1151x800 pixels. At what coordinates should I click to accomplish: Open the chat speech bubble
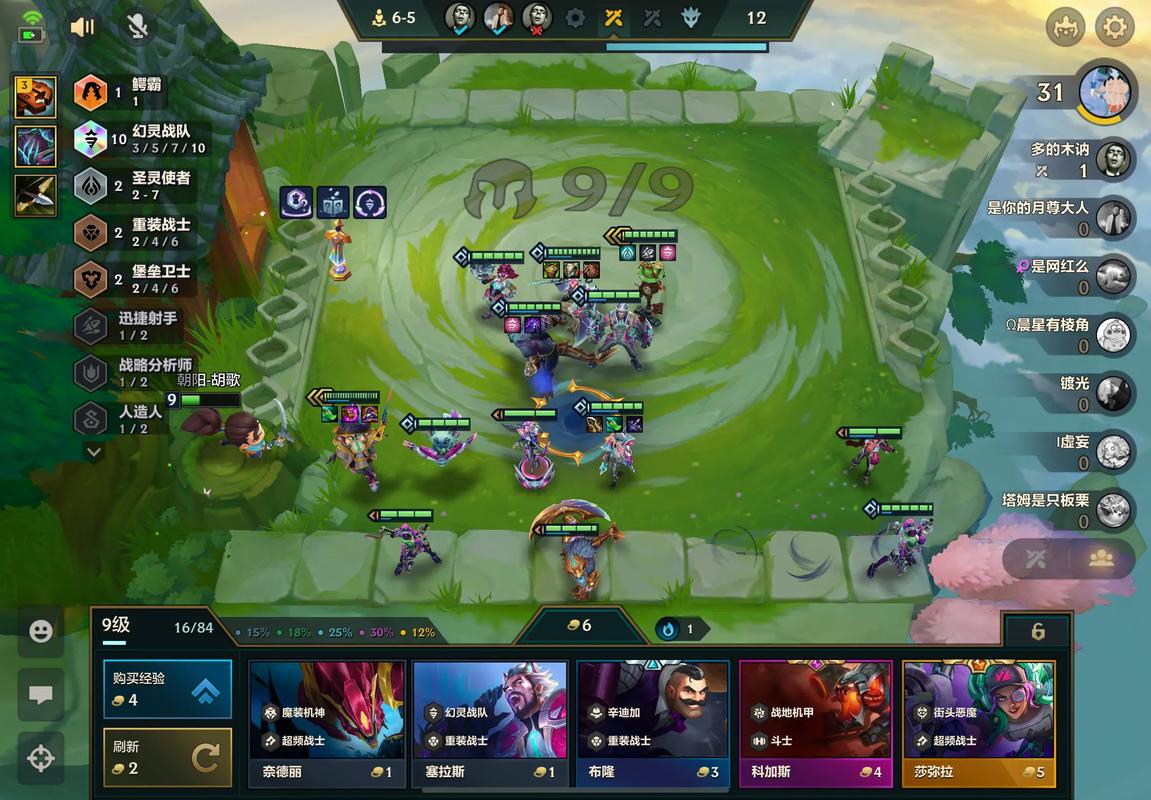pos(41,695)
